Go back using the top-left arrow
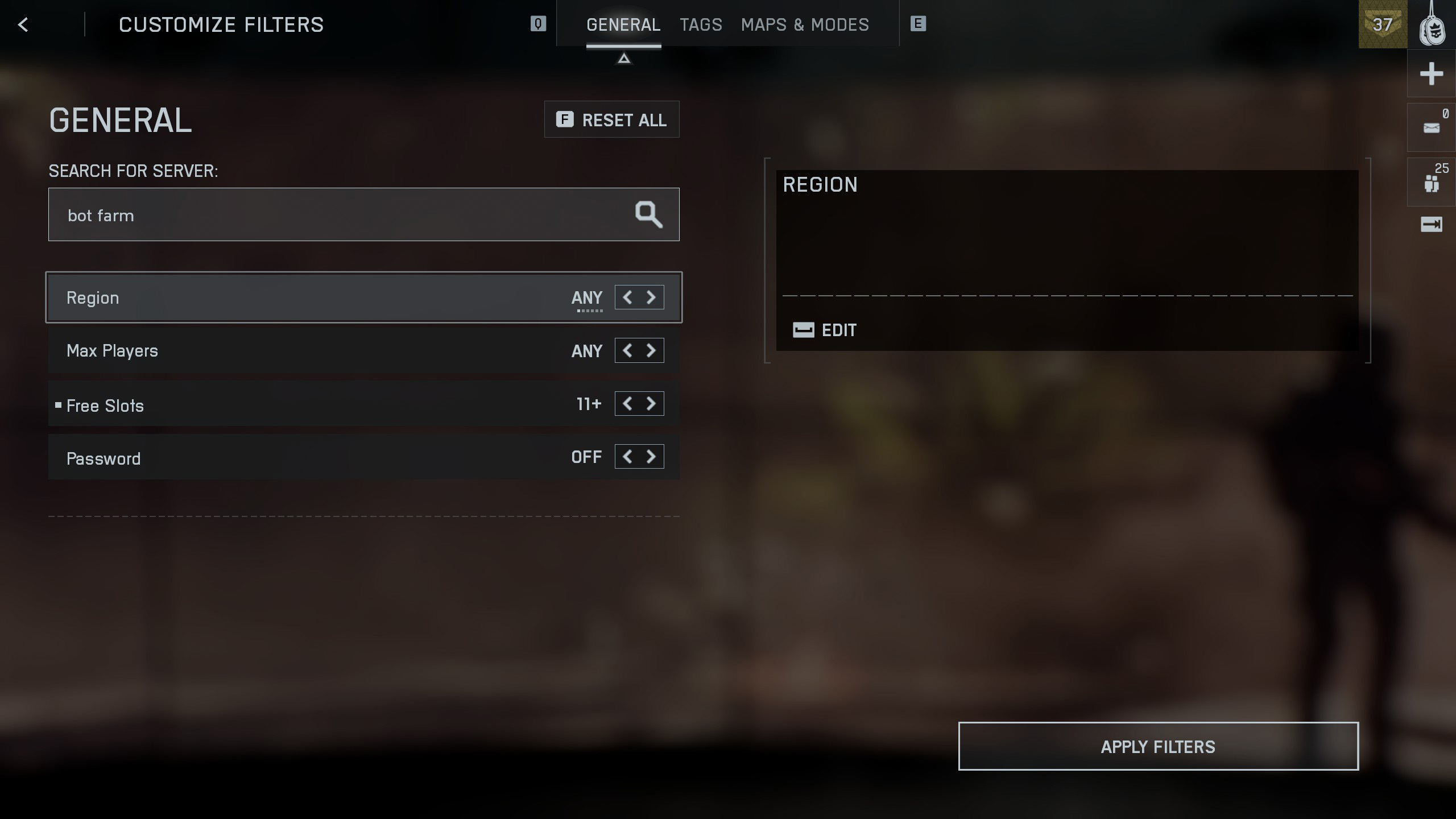 click(23, 24)
